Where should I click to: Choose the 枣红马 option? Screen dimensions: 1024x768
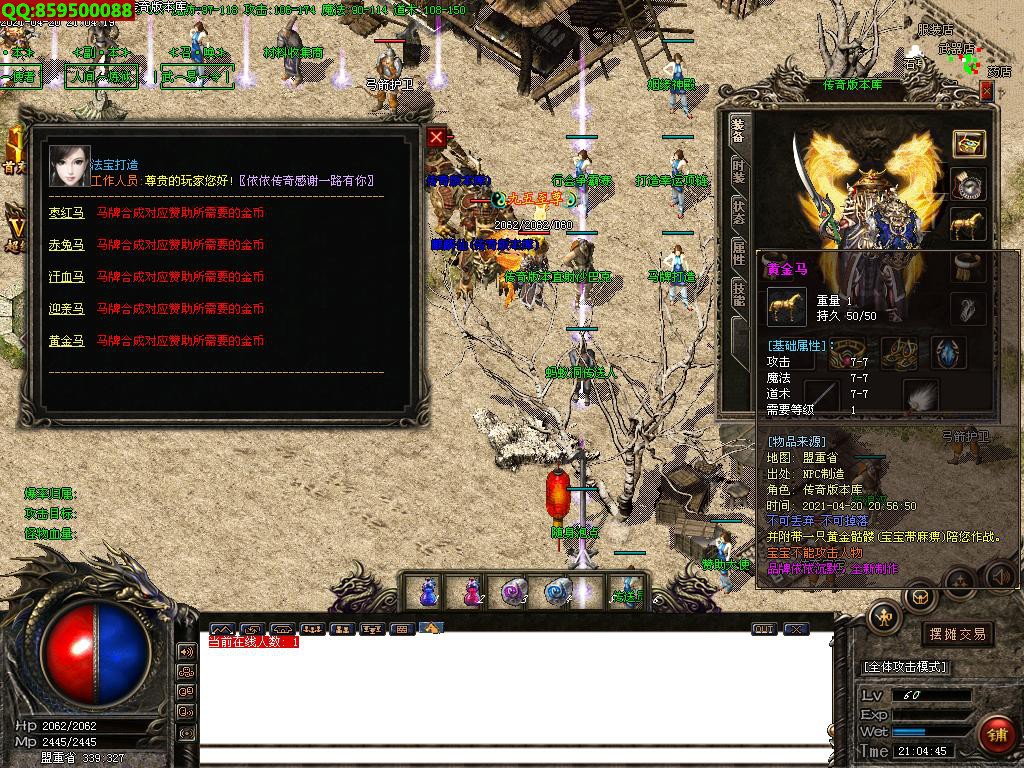tap(66, 212)
